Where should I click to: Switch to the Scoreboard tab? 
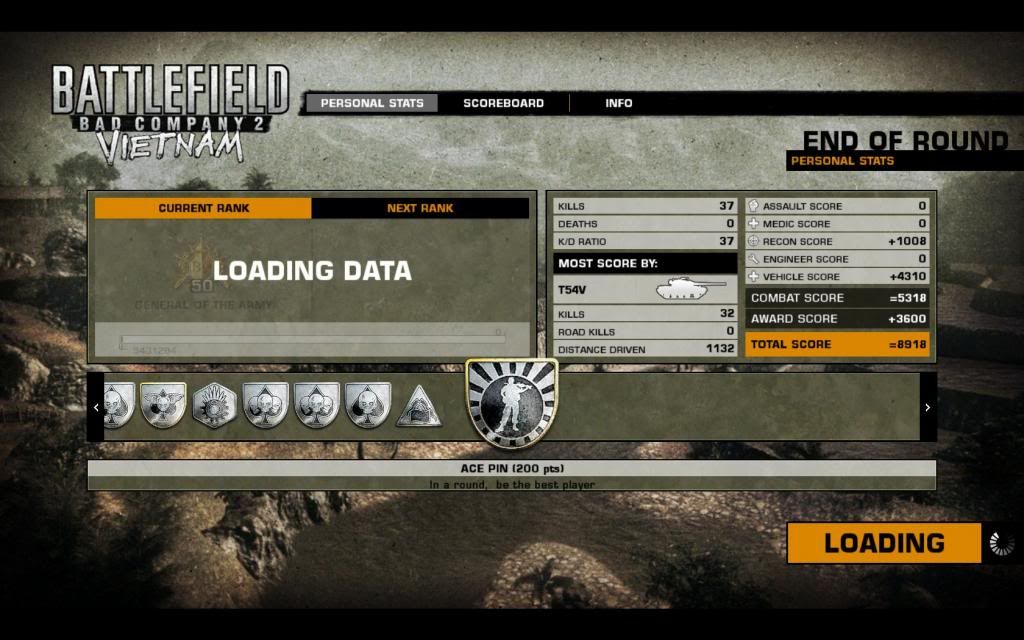pyautogui.click(x=503, y=103)
